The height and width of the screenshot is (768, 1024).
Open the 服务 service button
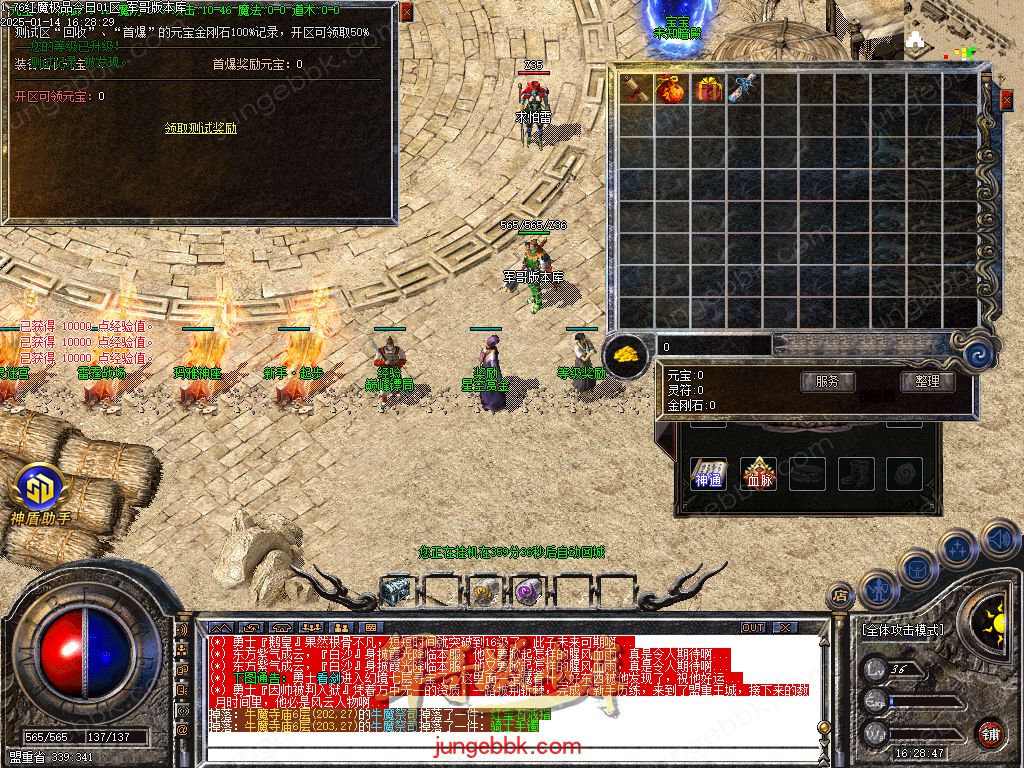(x=827, y=381)
